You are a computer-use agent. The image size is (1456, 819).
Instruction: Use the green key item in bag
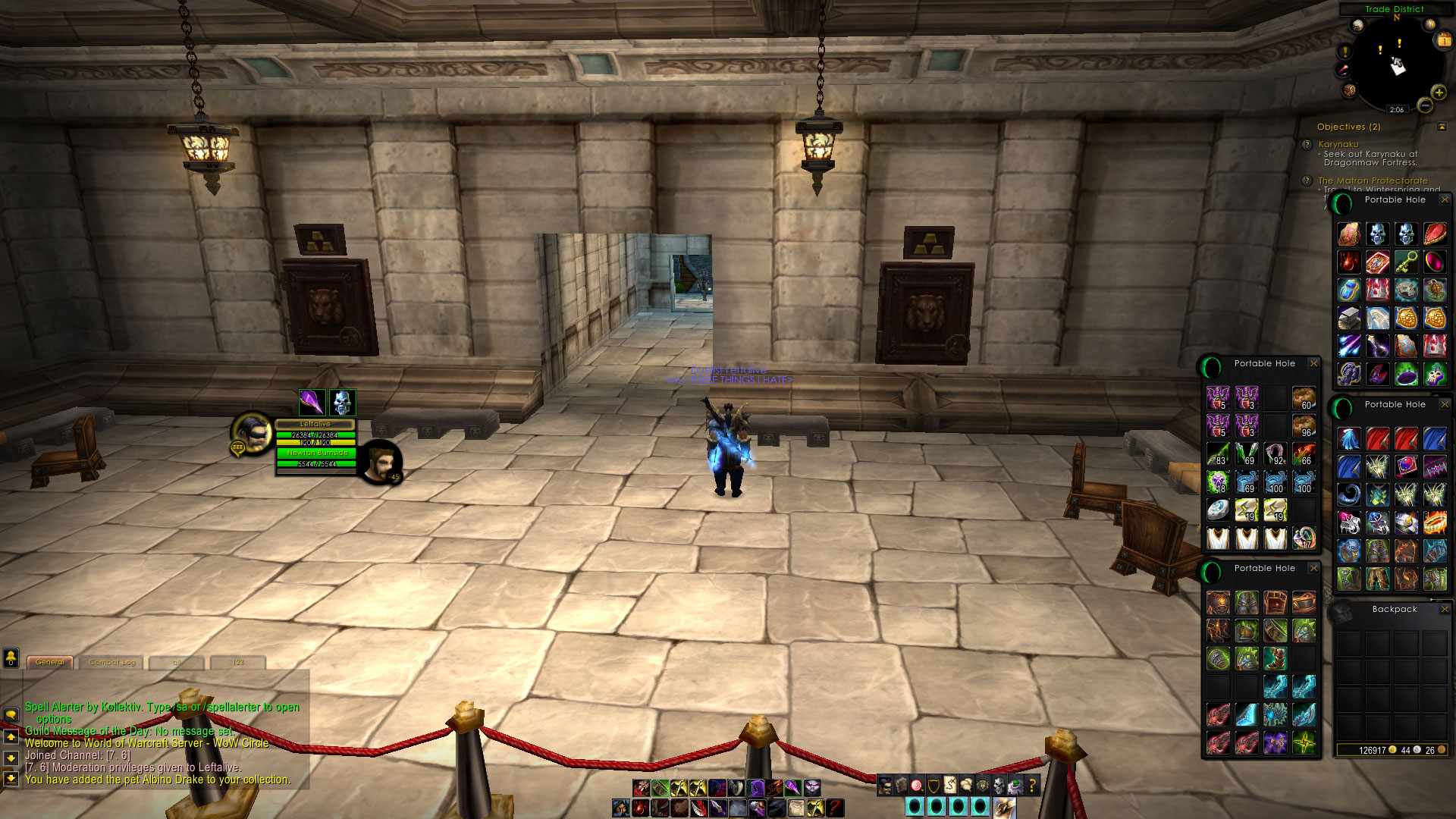[x=1405, y=262]
